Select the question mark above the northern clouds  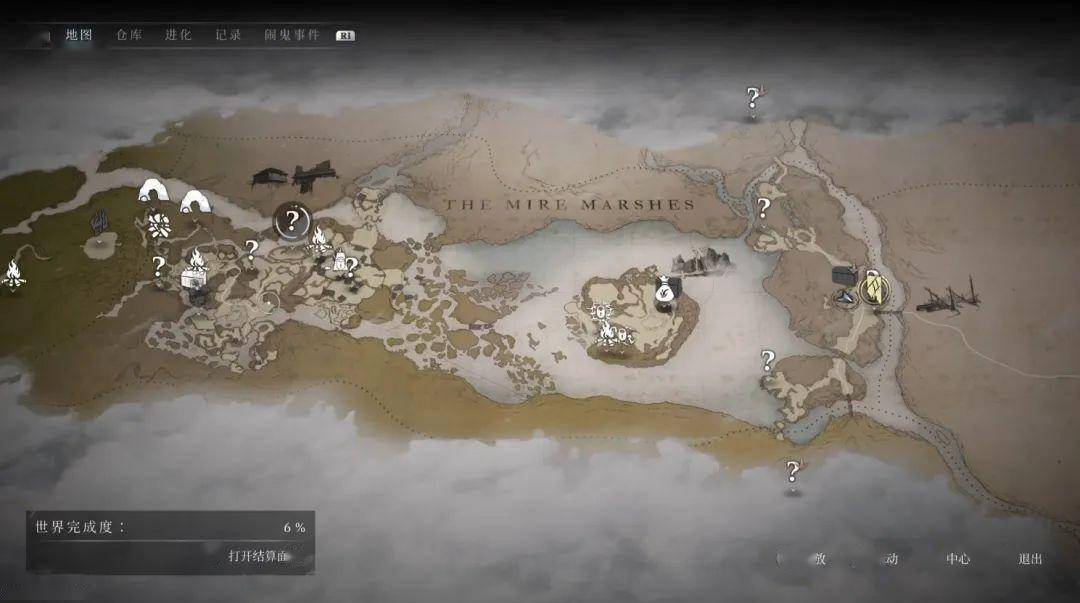point(753,98)
